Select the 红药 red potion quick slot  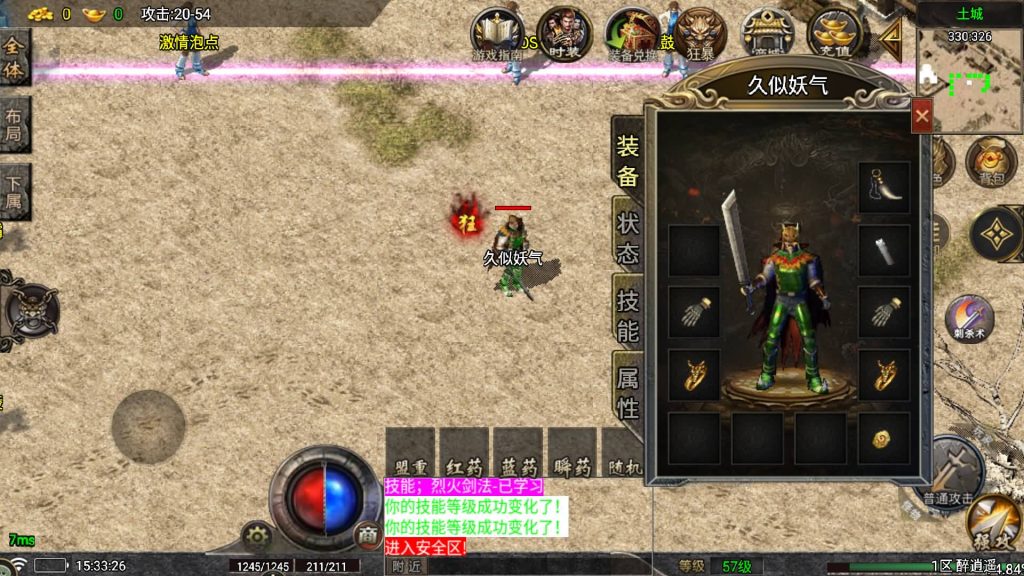coord(464,454)
